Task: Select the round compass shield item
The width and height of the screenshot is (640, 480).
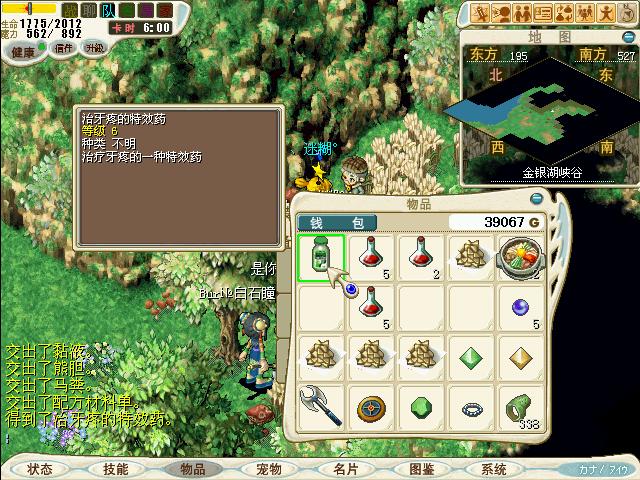Action: coord(371,407)
